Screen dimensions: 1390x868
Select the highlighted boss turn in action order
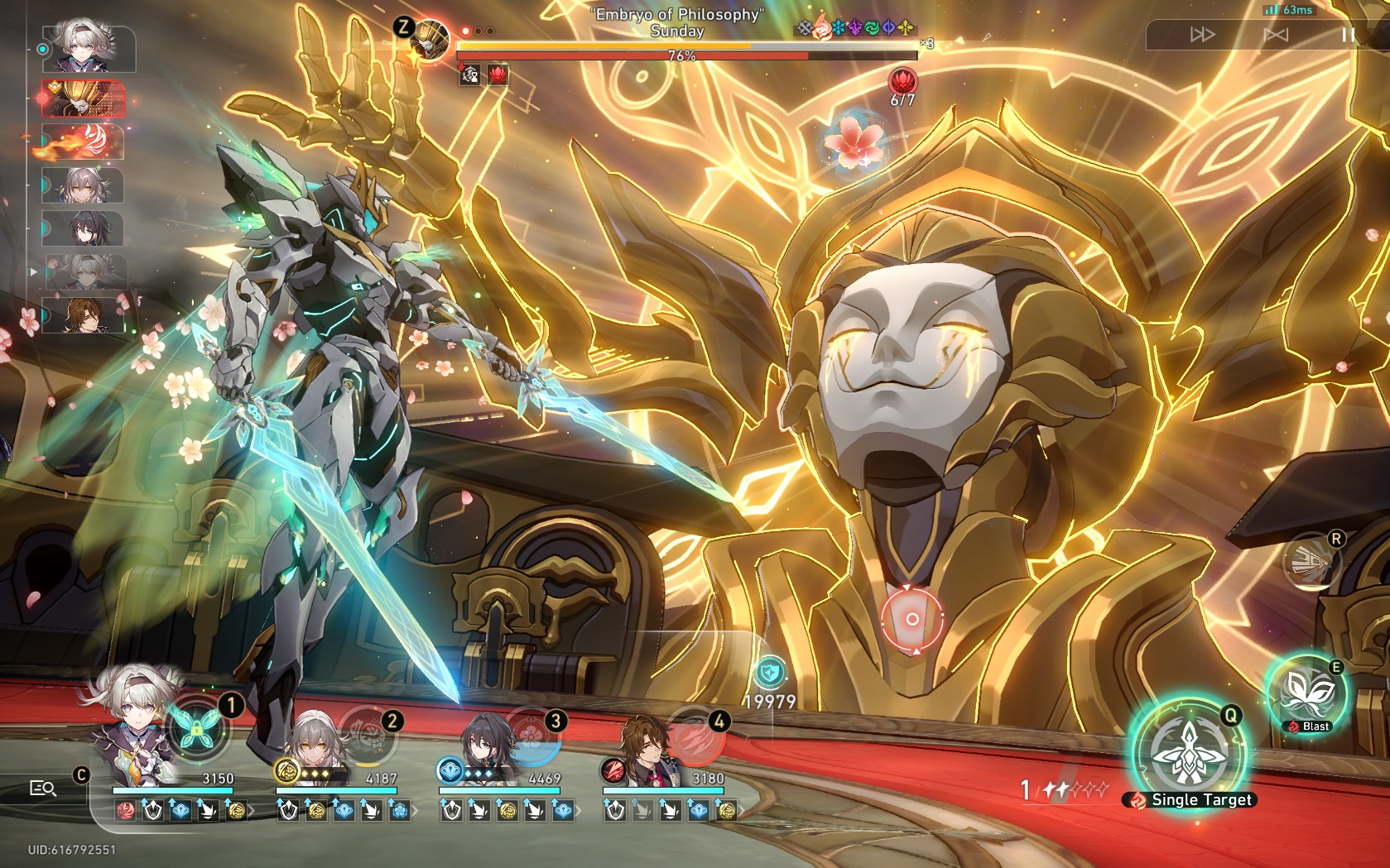[x=84, y=98]
